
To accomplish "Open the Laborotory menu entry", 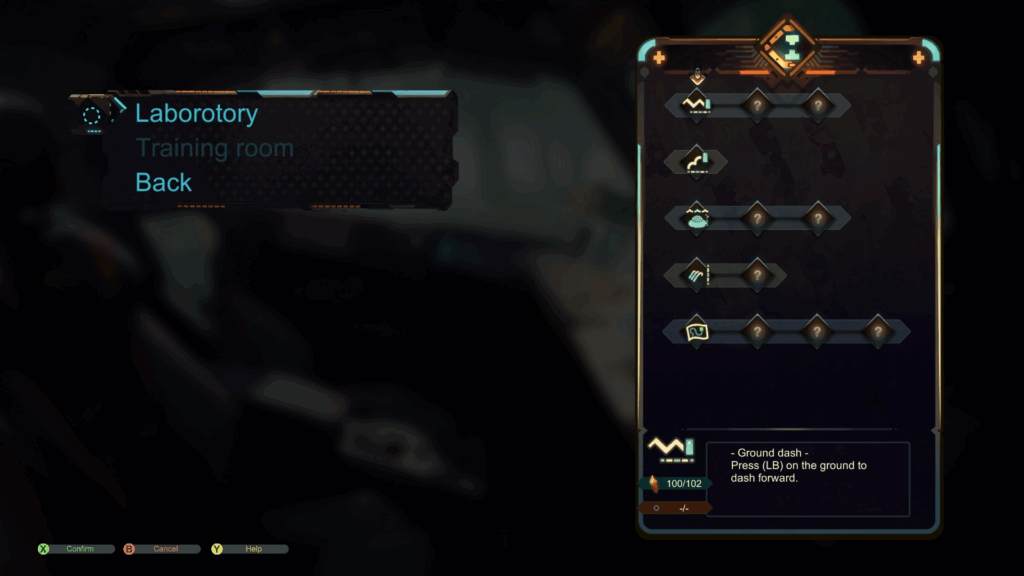I will 196,114.
